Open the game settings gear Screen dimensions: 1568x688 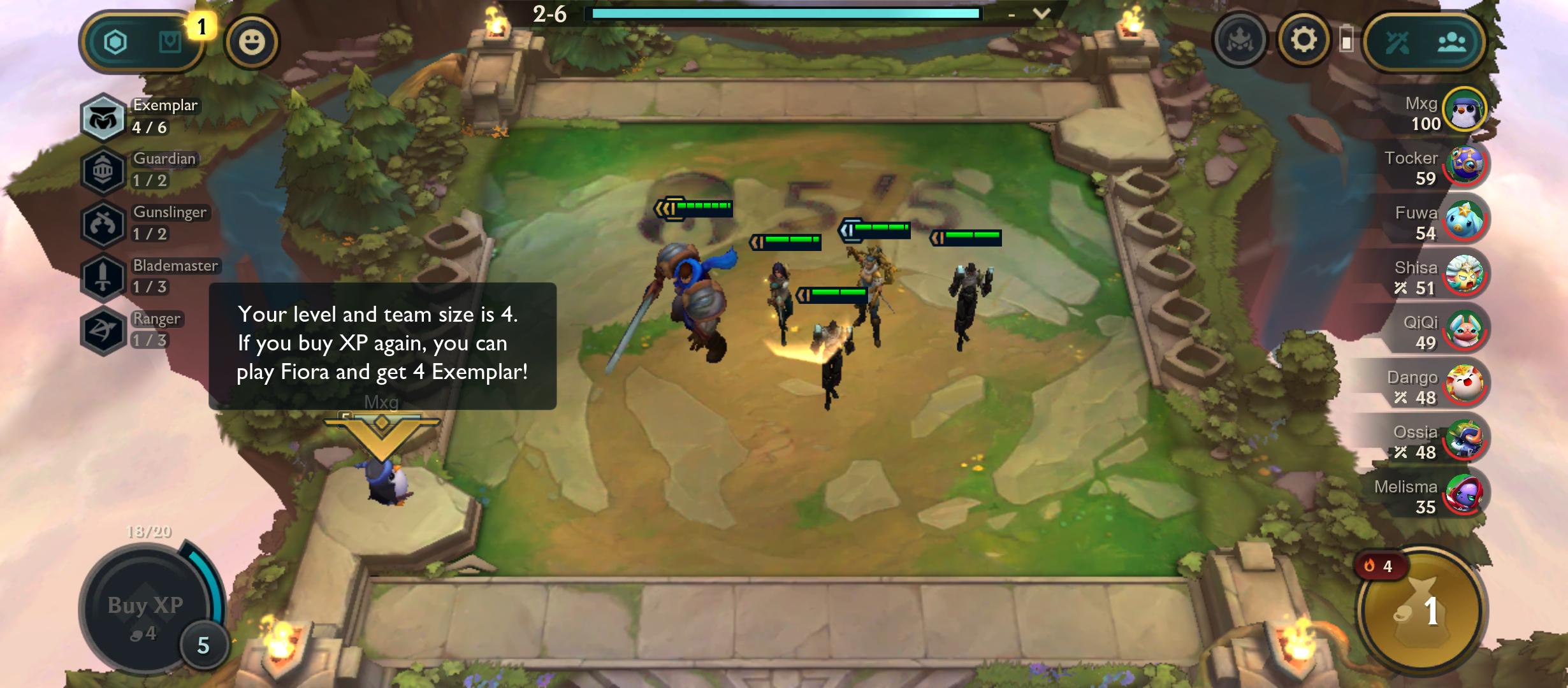1303,41
